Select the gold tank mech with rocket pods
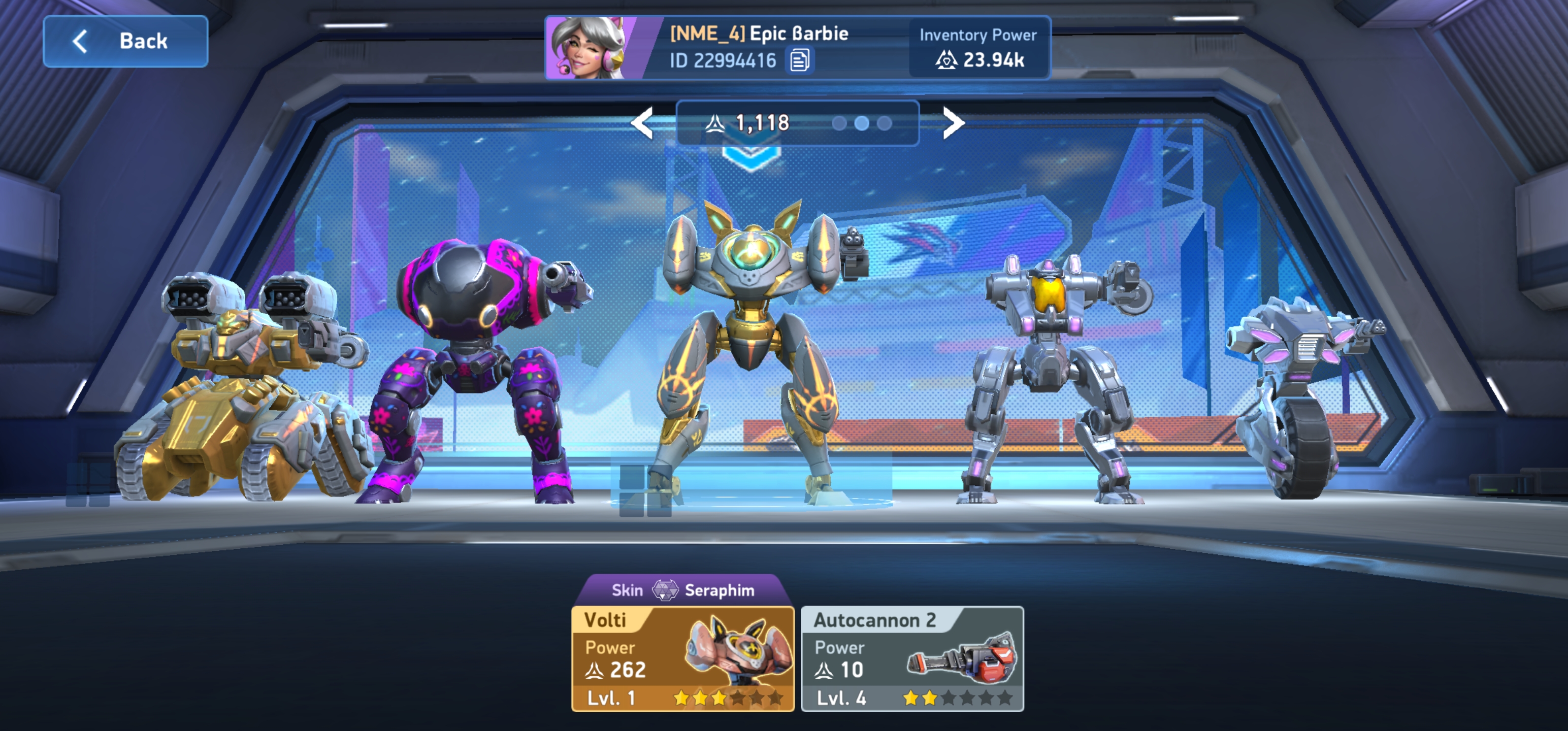1568x731 pixels. (244, 389)
